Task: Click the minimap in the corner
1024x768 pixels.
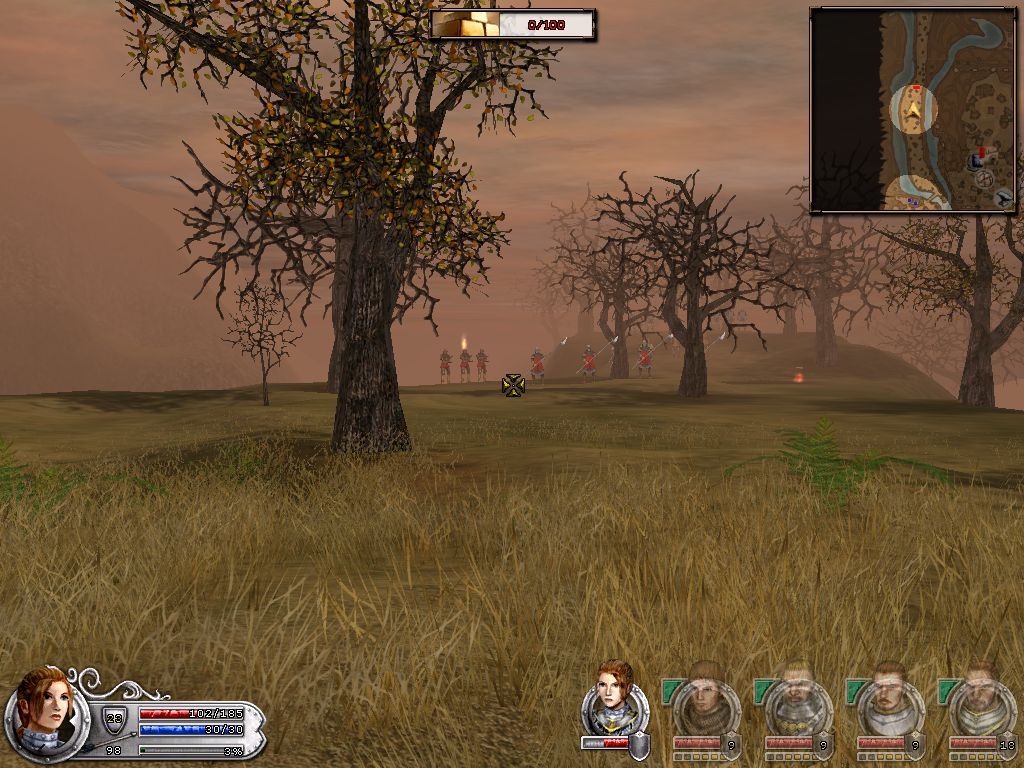Action: point(912,110)
